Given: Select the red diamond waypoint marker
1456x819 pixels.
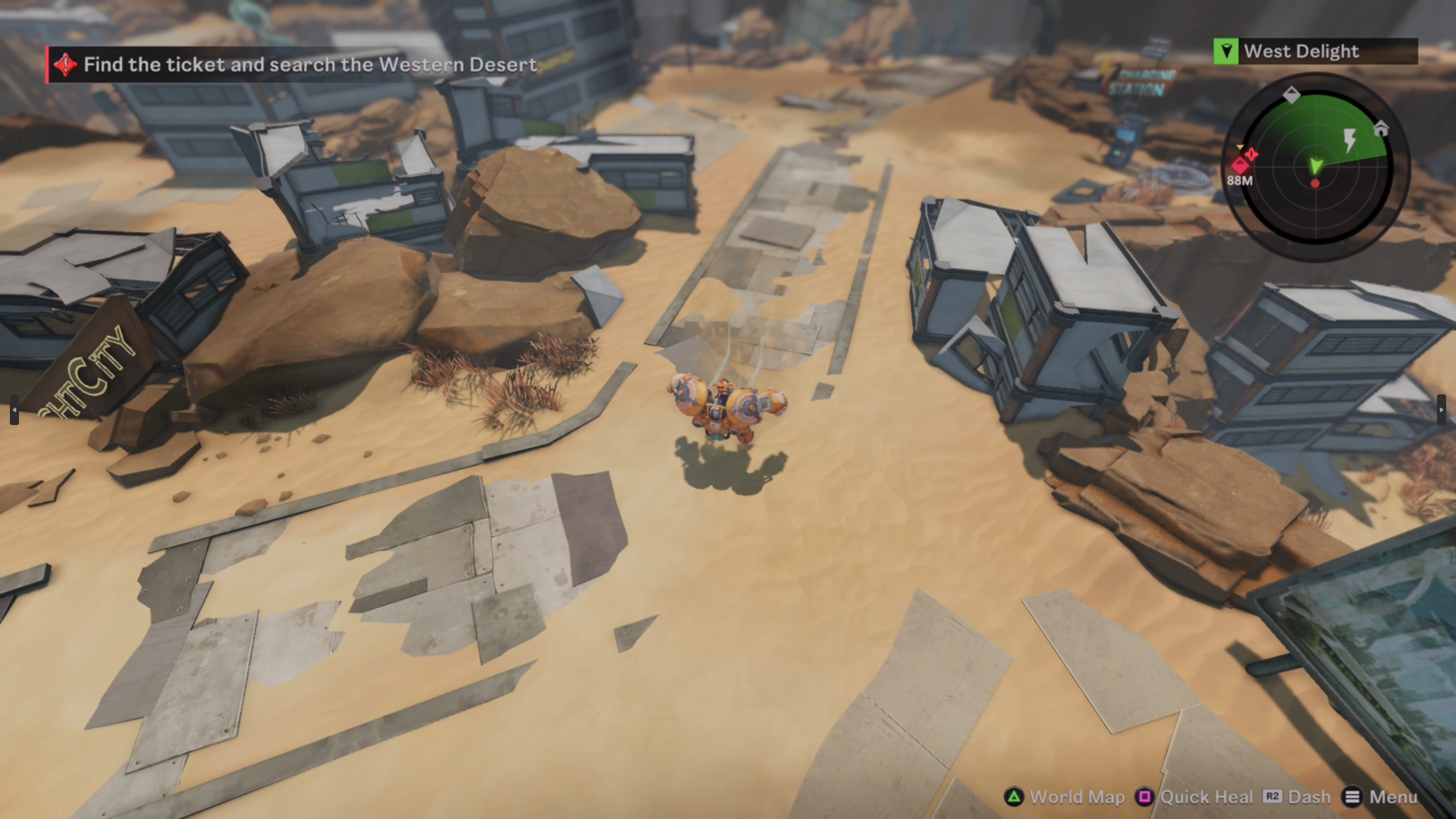Looking at the screenshot, I should tap(1240, 166).
